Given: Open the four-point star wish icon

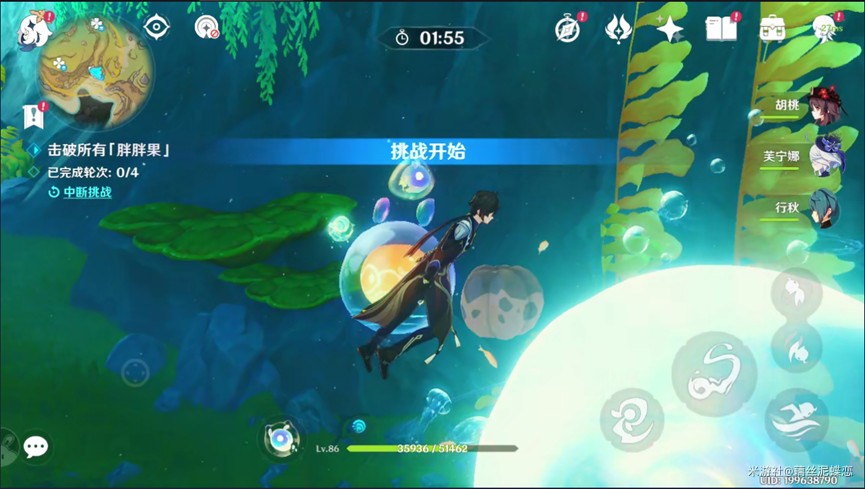Looking at the screenshot, I should (669, 29).
